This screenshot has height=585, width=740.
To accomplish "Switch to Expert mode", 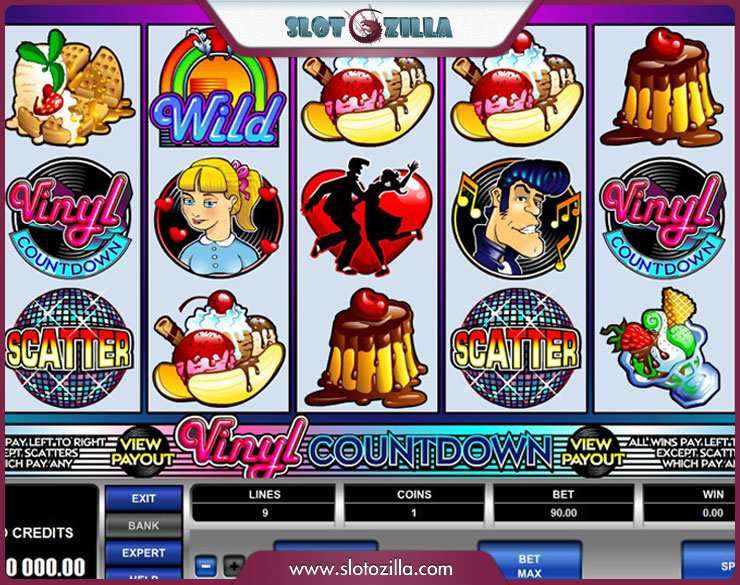I will pyautogui.click(x=144, y=552).
